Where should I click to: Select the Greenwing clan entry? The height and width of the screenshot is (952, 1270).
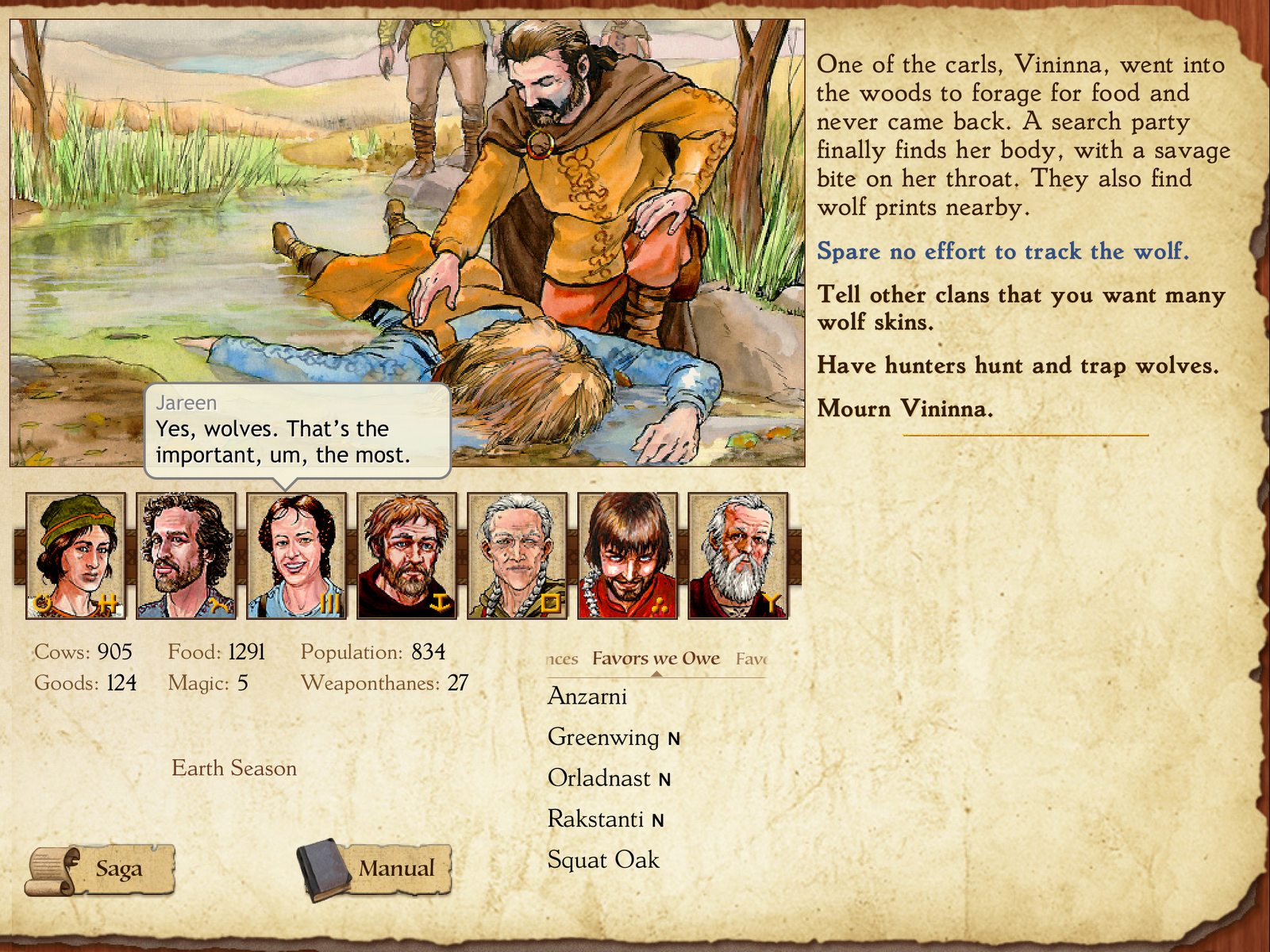603,738
